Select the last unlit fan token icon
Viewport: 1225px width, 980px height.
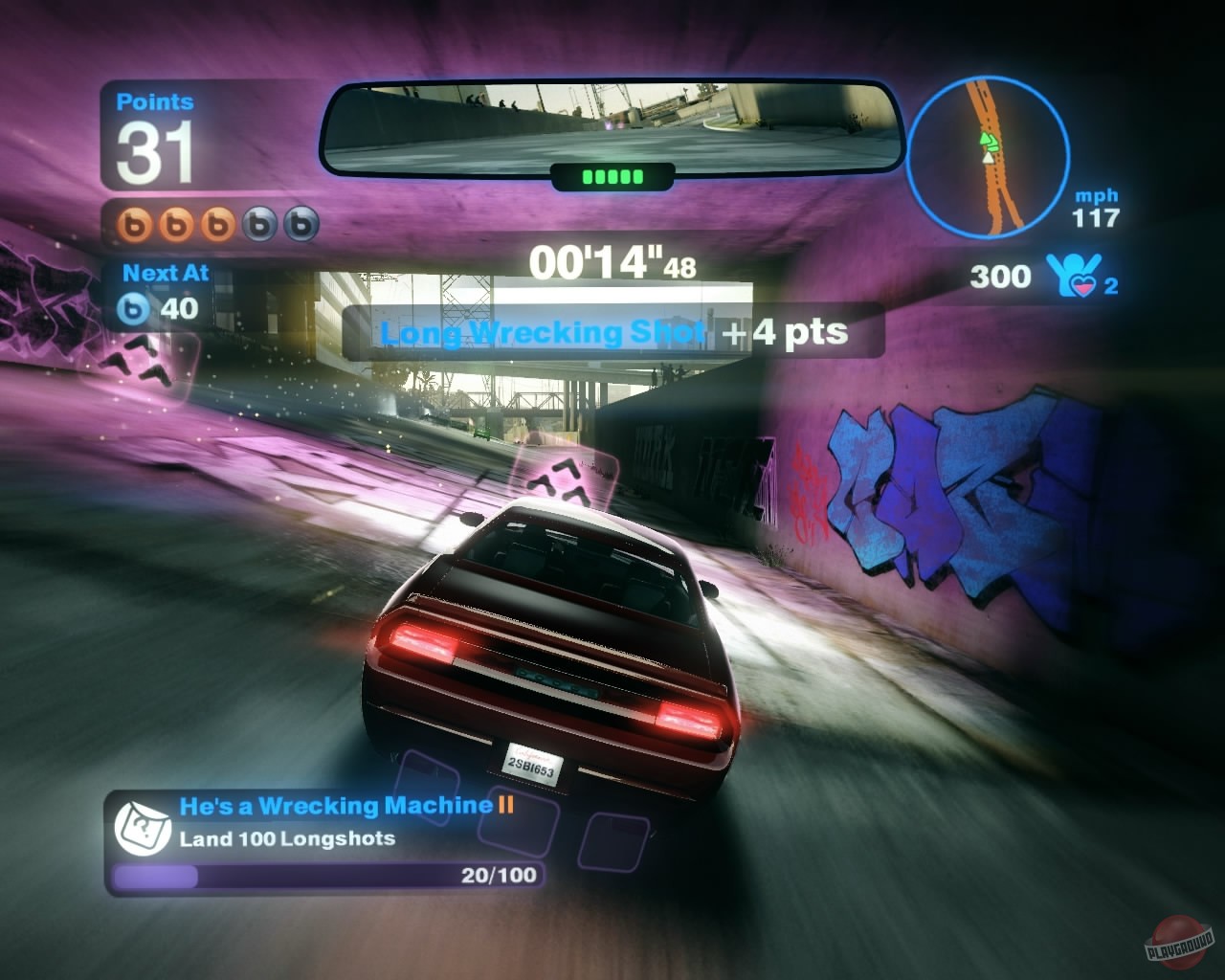299,225
